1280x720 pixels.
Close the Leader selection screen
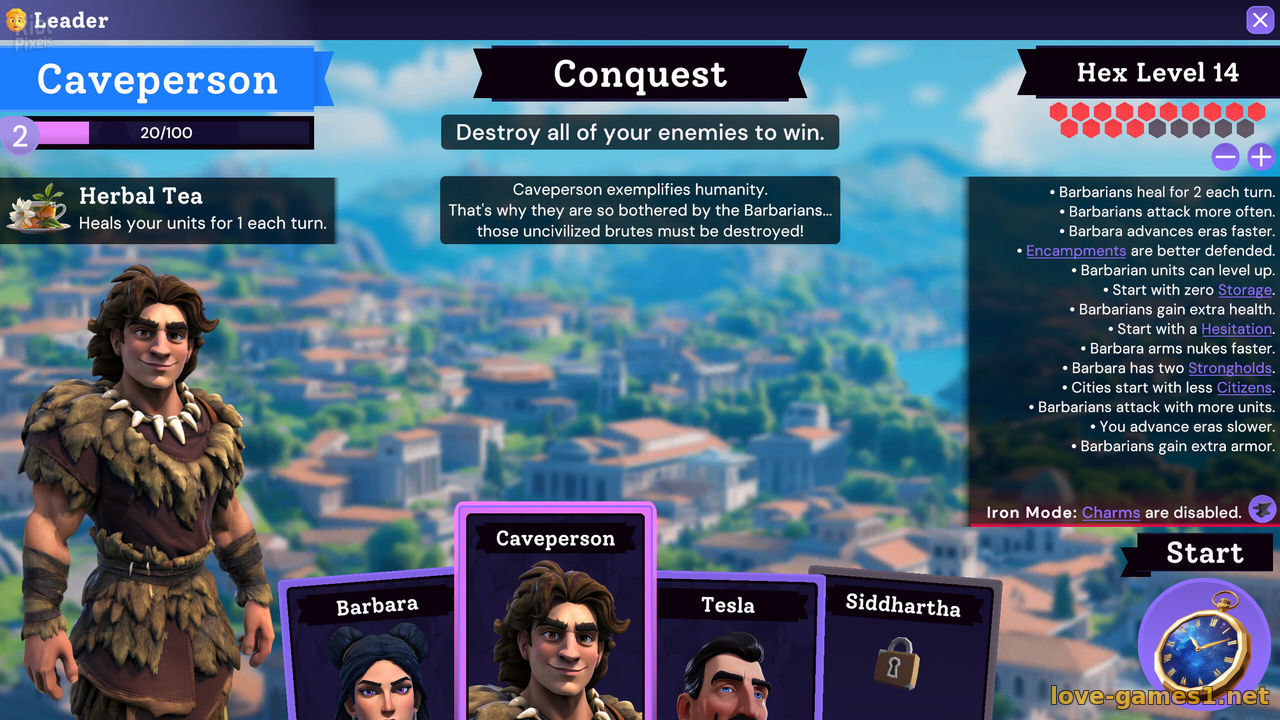(x=1259, y=20)
